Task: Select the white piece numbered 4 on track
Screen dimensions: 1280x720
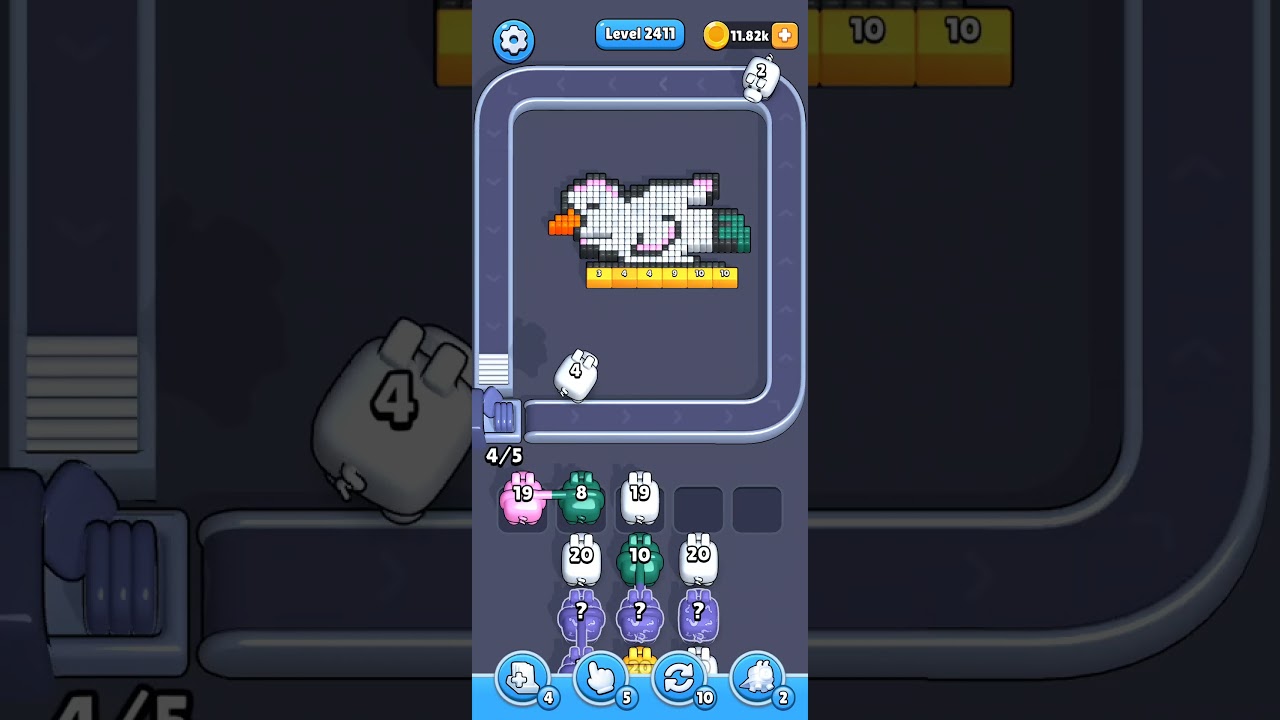Action: point(575,373)
